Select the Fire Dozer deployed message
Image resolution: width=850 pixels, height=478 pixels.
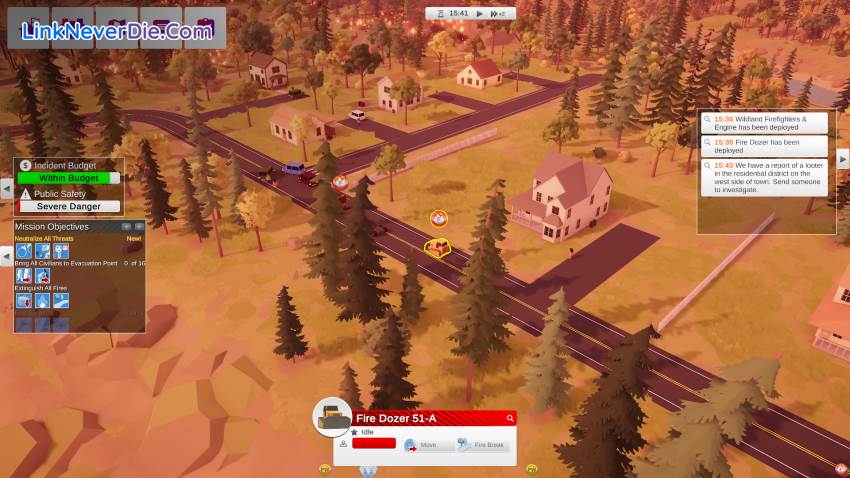point(767,146)
